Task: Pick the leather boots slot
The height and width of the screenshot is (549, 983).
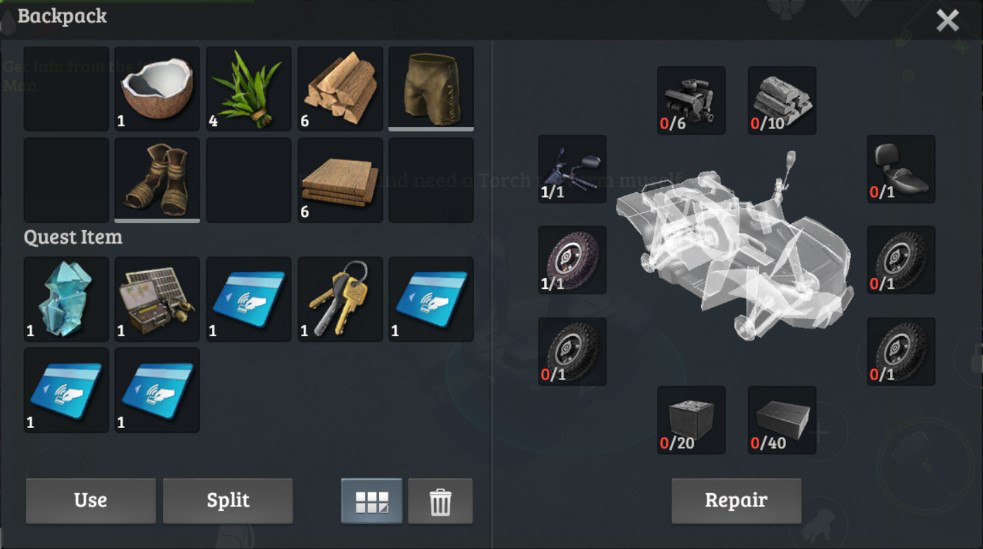Action: 158,180
